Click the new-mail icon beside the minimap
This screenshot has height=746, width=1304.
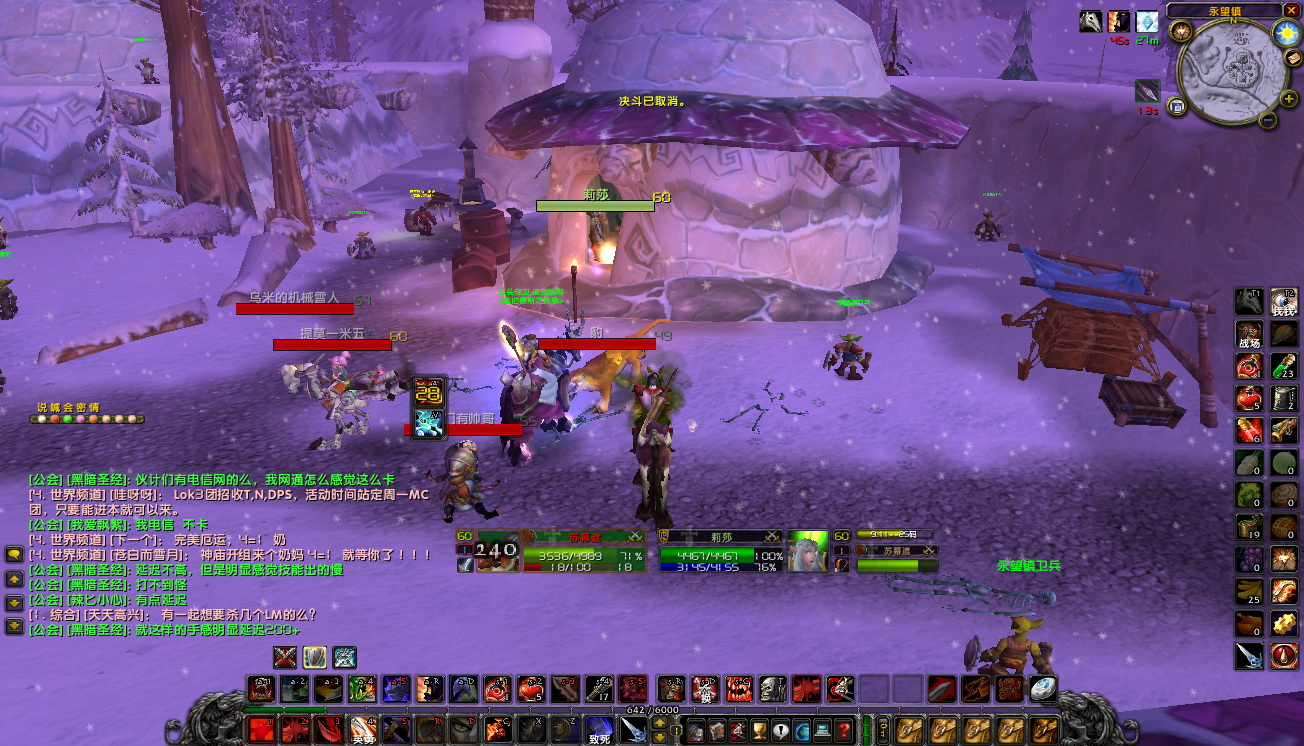pyautogui.click(x=1292, y=57)
